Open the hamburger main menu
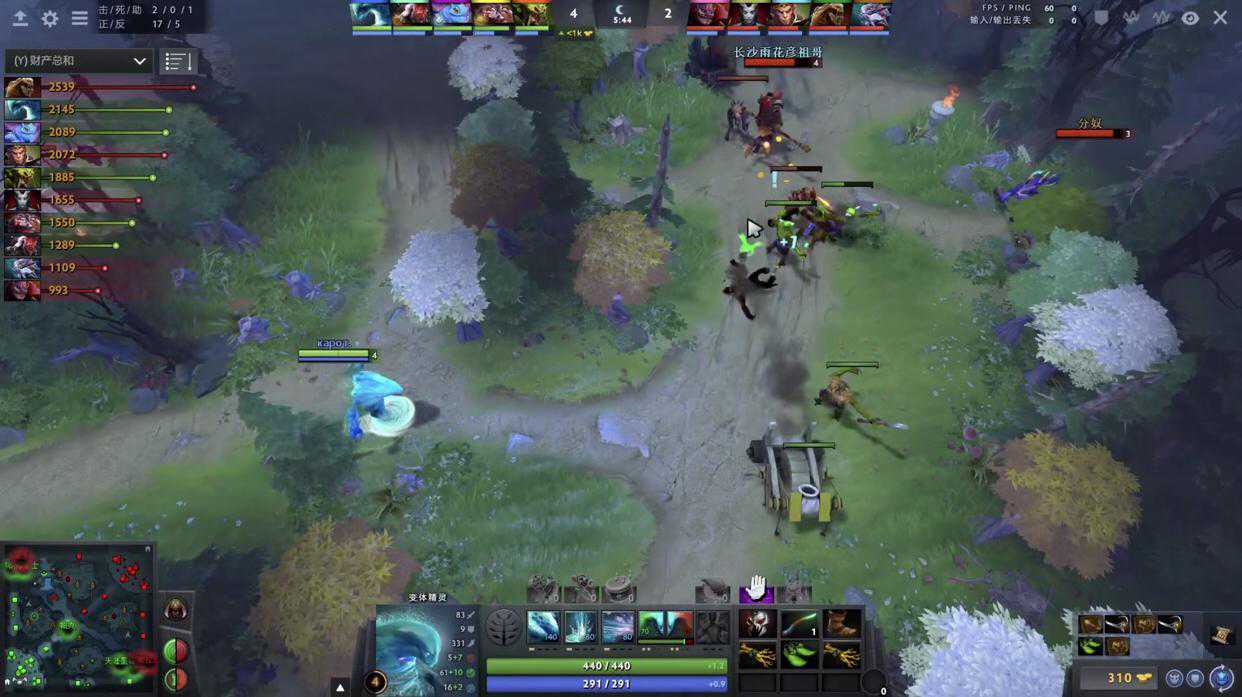The width and height of the screenshot is (1242, 697). pyautogui.click(x=79, y=18)
